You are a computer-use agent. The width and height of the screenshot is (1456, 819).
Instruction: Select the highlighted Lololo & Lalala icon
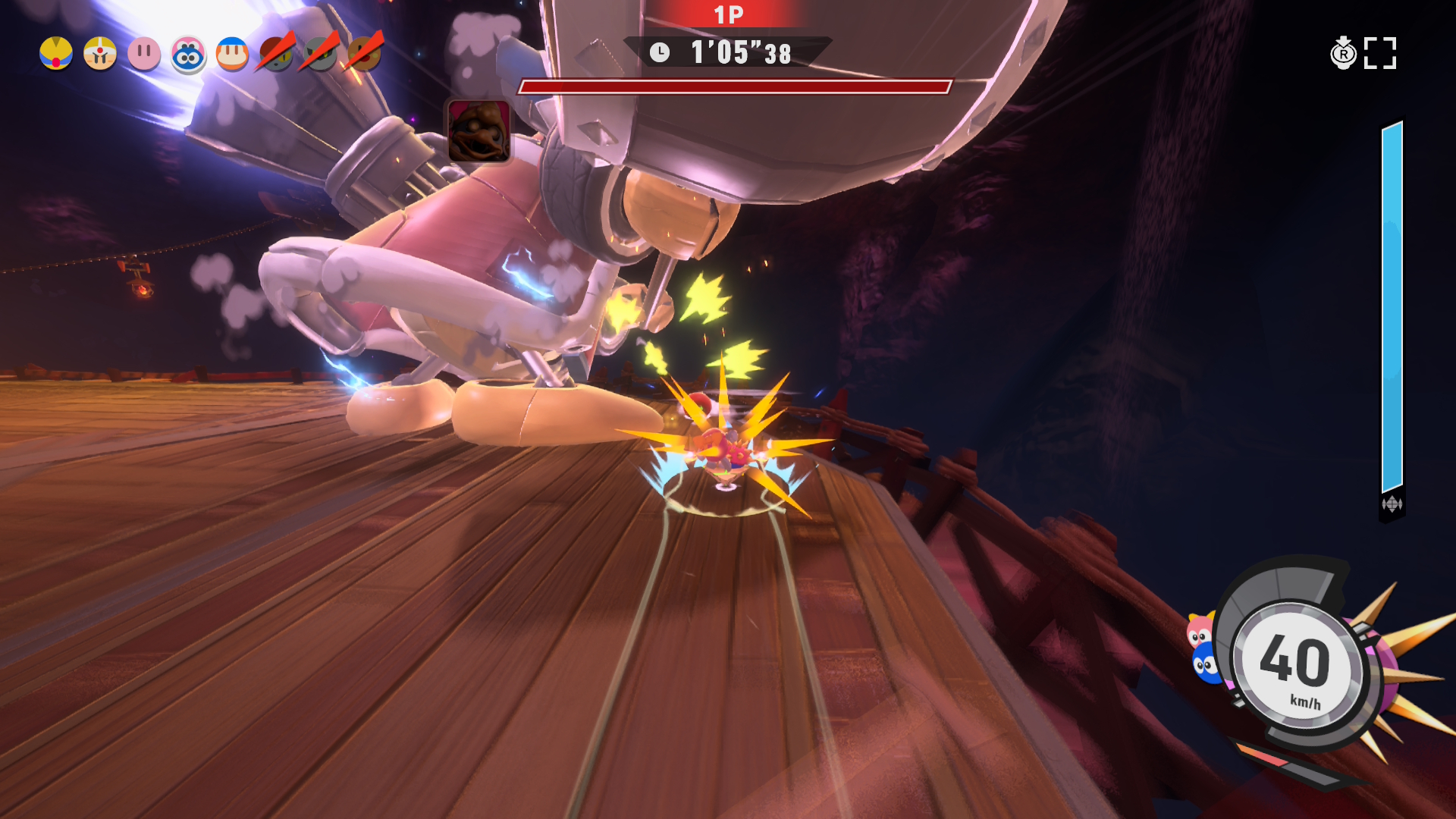(x=188, y=55)
